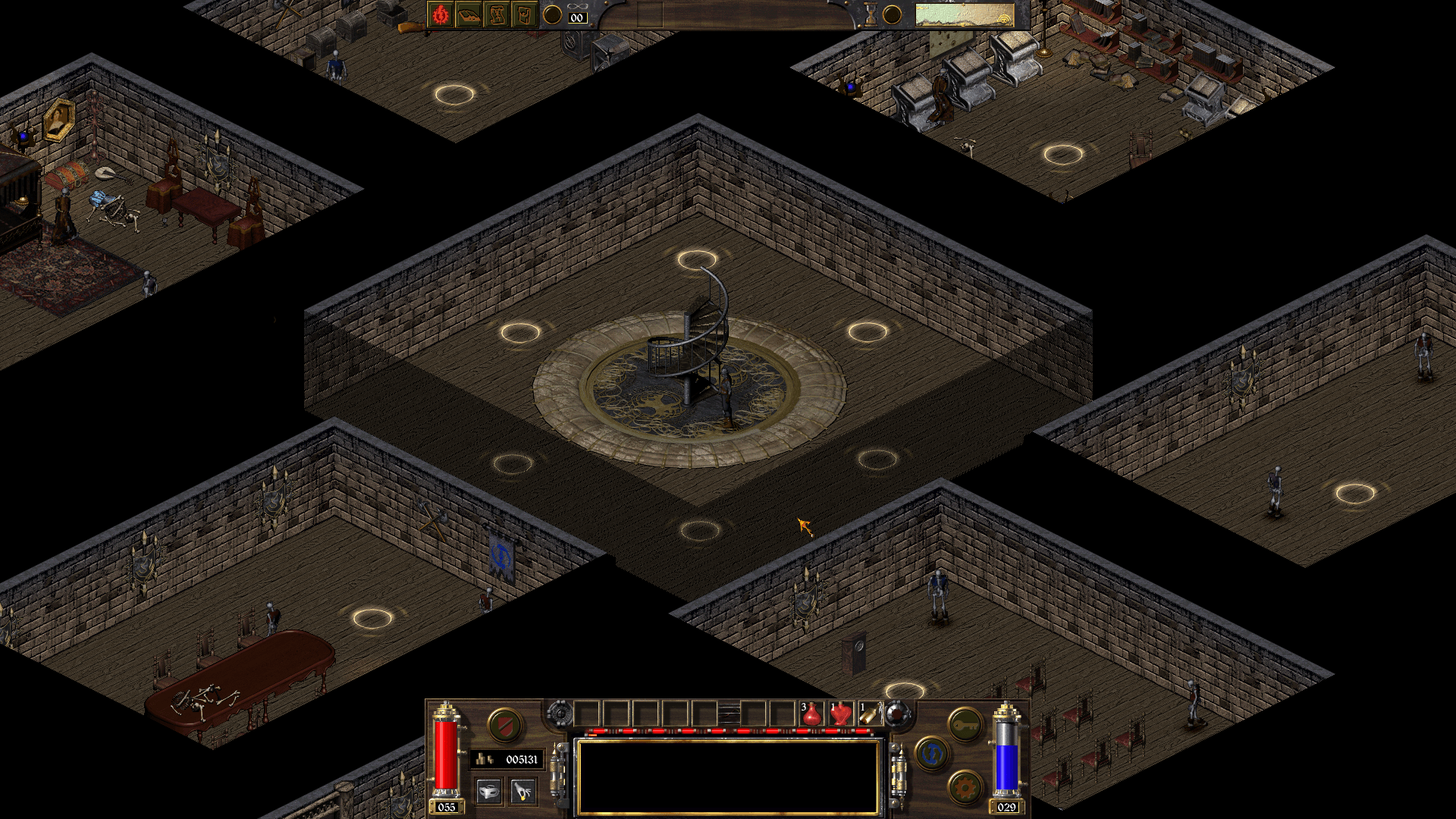This screenshot has height=819, width=1456.
Task: Click the golden key skills button
Action: [x=965, y=726]
